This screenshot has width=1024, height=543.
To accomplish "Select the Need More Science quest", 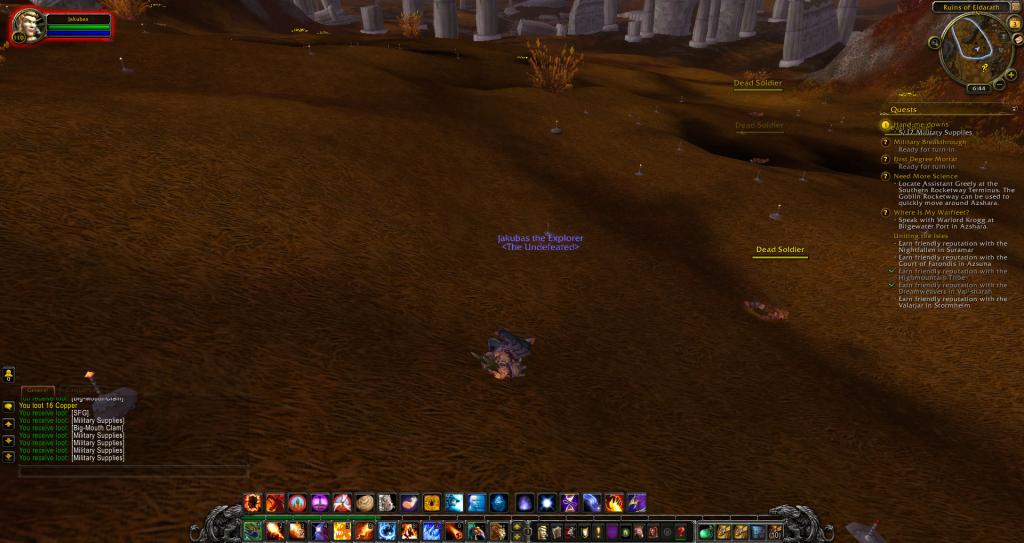I will [x=925, y=176].
